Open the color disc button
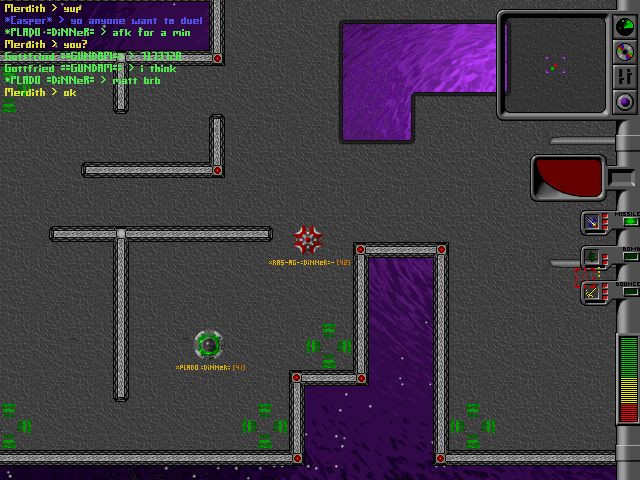640x480 pixels. (625, 50)
